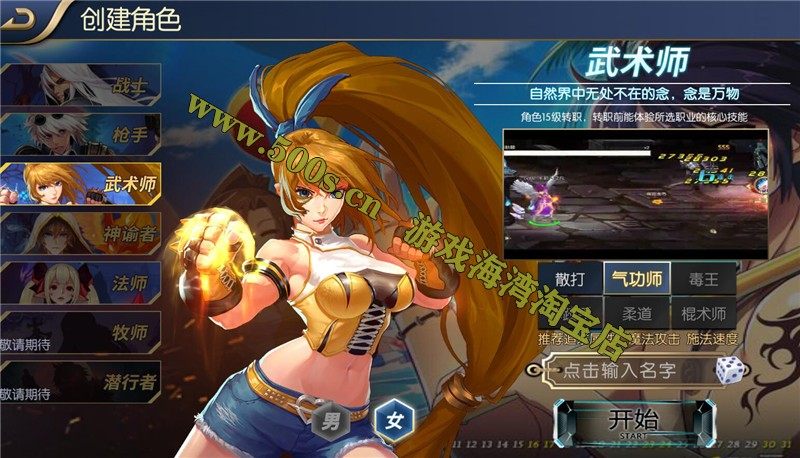Start the game with 开始 button
Screen dimensions: 800x458
tap(633, 421)
